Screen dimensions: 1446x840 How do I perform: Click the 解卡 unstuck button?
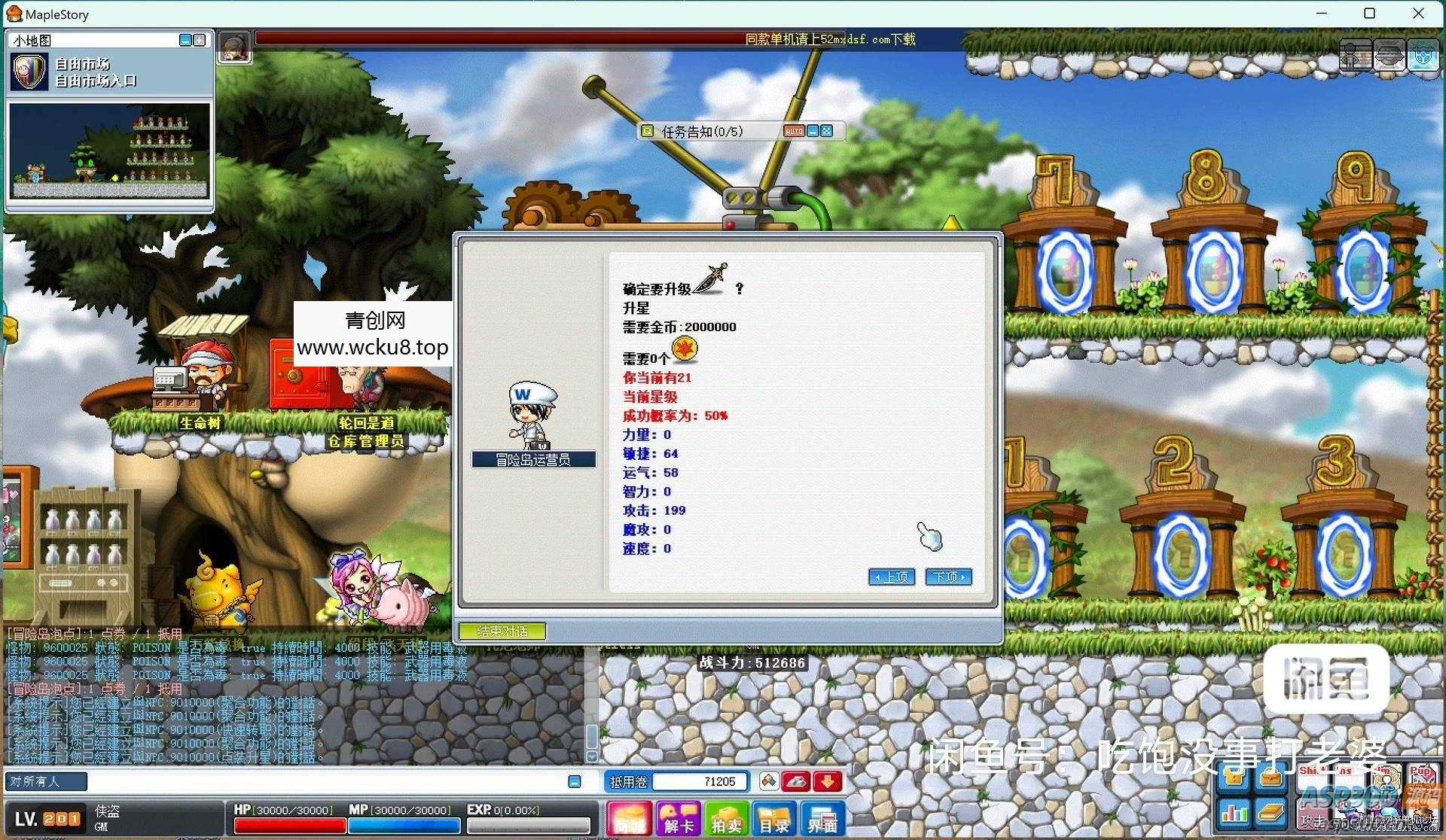pos(678,819)
